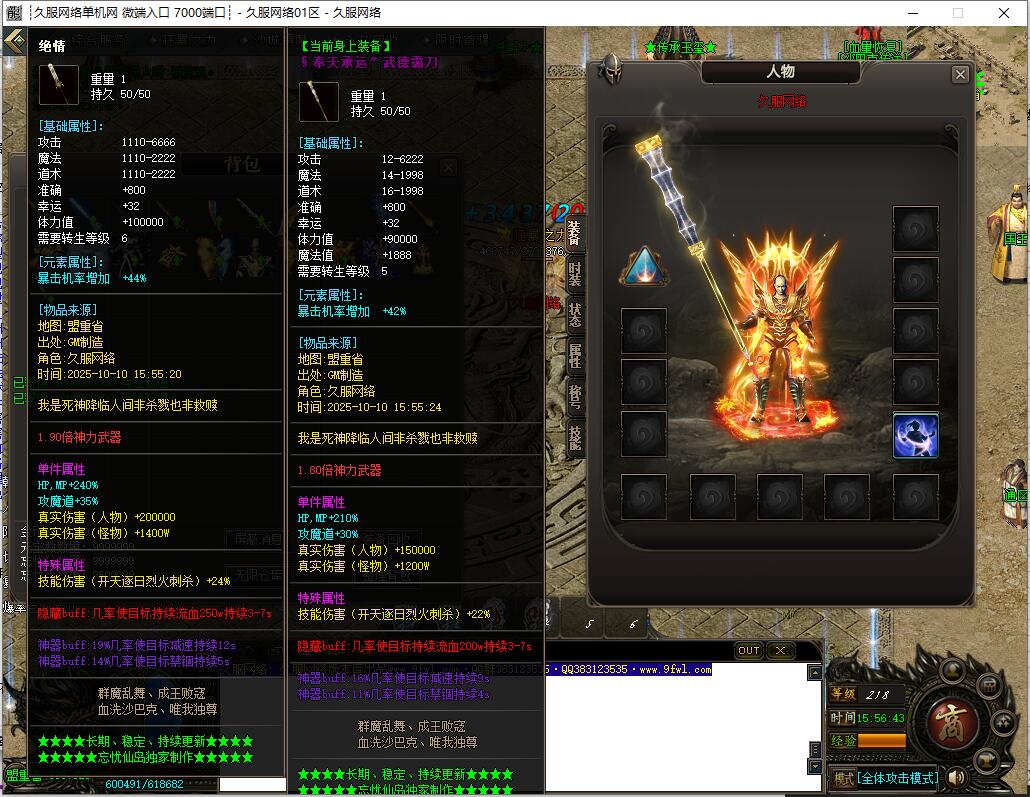Screen dimensions: 1030x797
Task: Toggle the speaker sound button
Action: click(956, 777)
